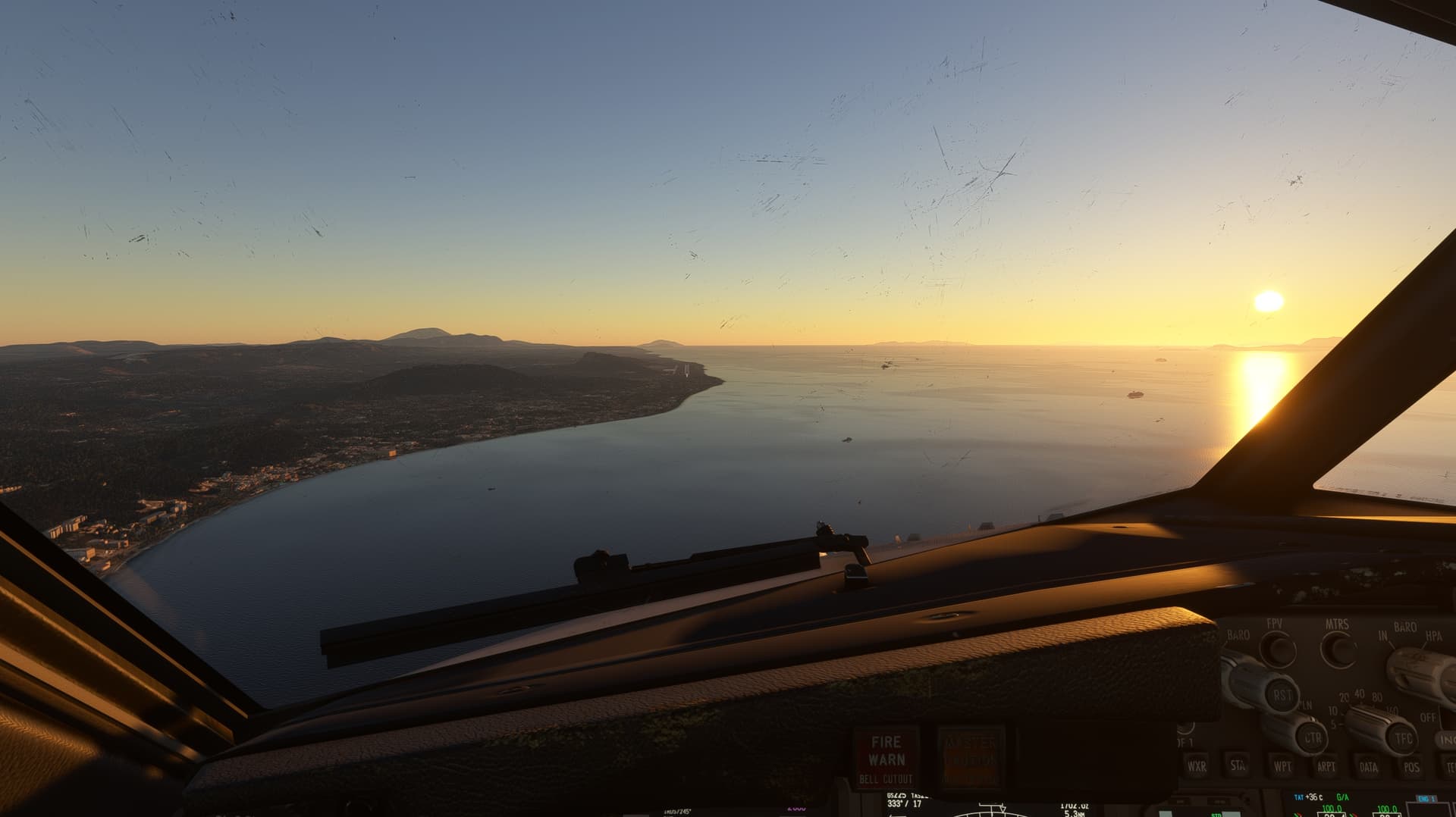Show airports with the ARPT button
Viewport: 1456px width, 817px height.
click(1326, 766)
